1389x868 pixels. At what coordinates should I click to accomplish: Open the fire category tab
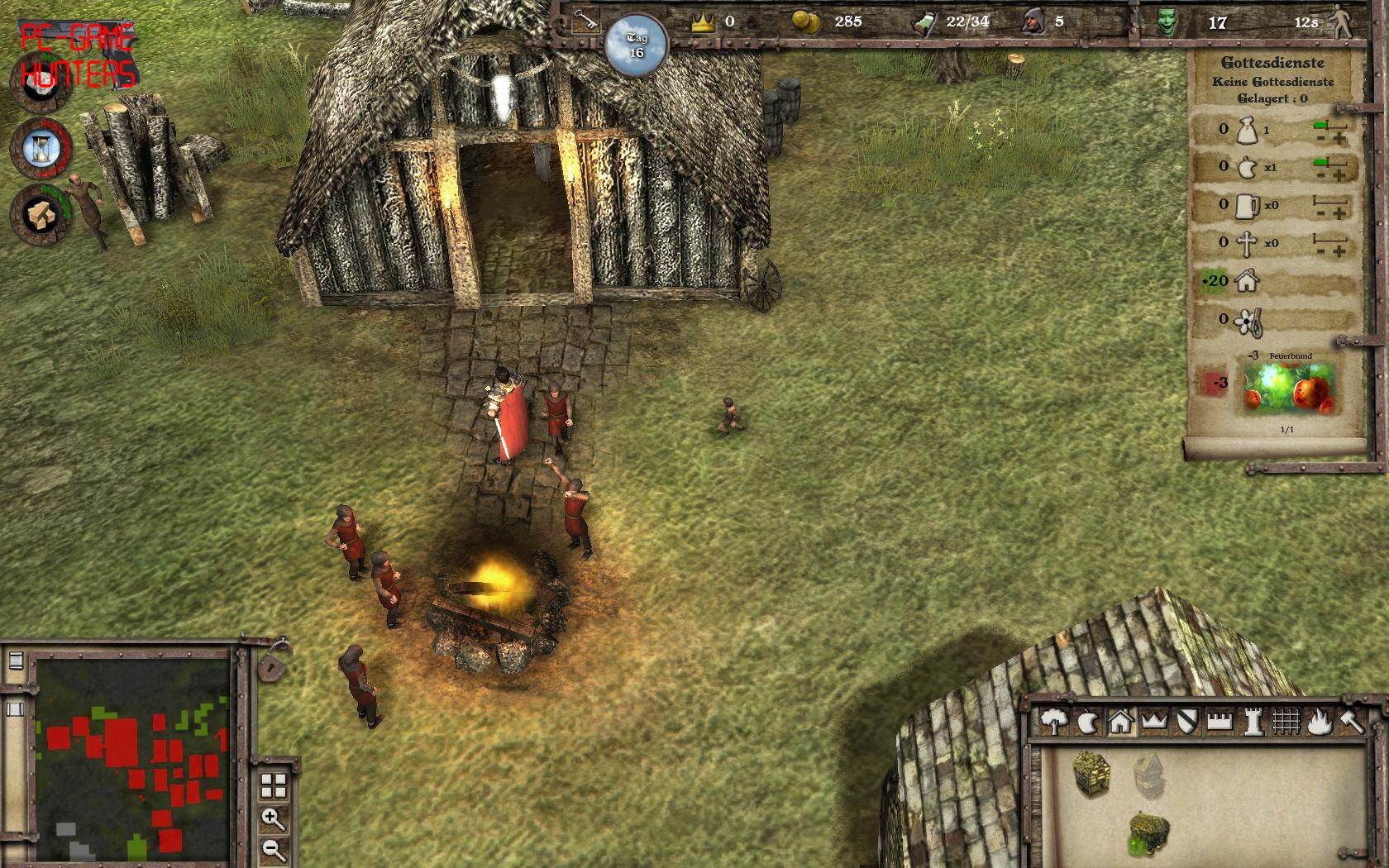pos(1320,722)
